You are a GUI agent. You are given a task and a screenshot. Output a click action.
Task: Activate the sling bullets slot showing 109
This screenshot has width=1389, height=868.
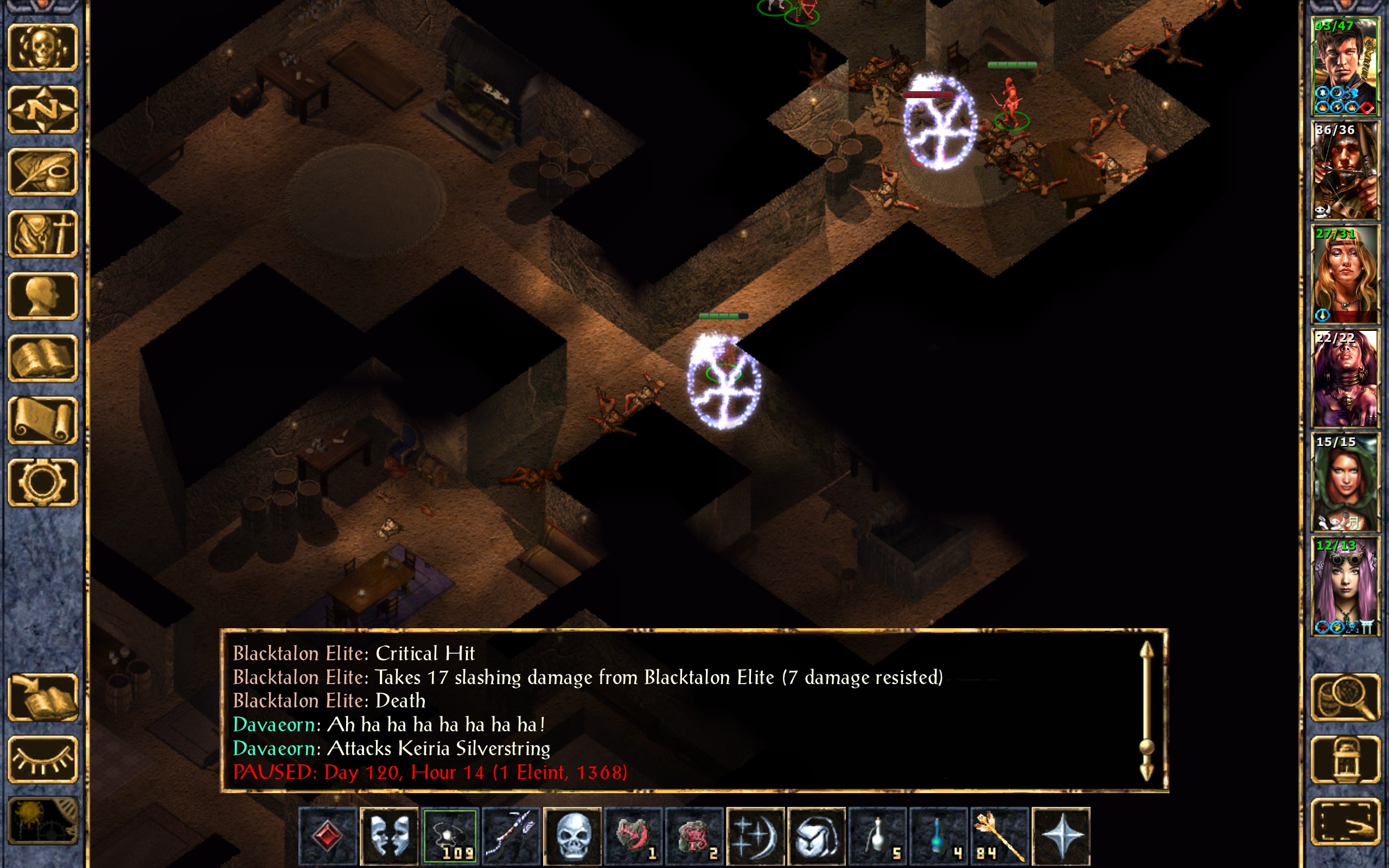point(450,836)
